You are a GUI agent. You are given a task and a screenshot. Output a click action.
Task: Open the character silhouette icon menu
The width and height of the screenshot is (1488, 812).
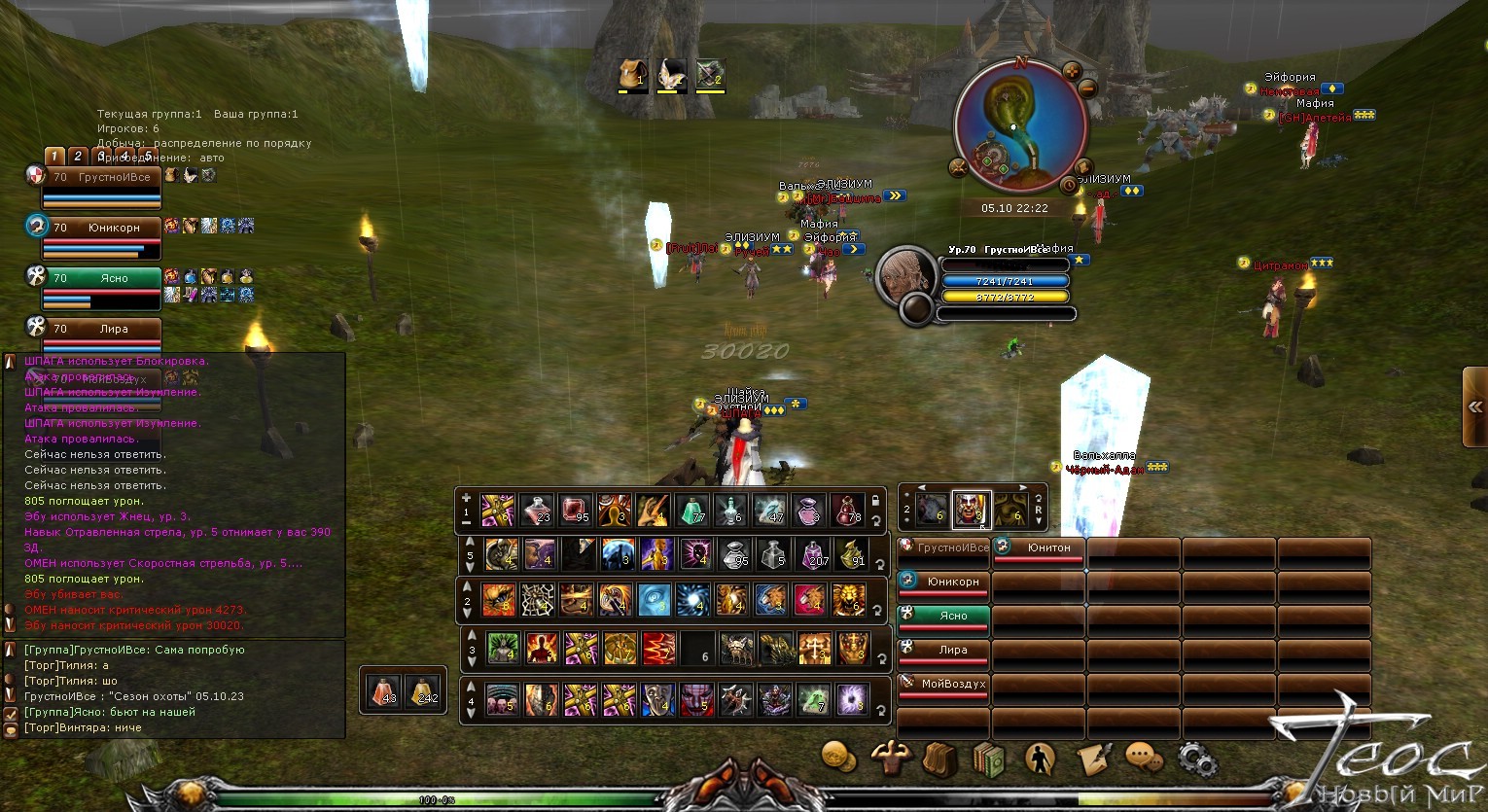click(1040, 759)
